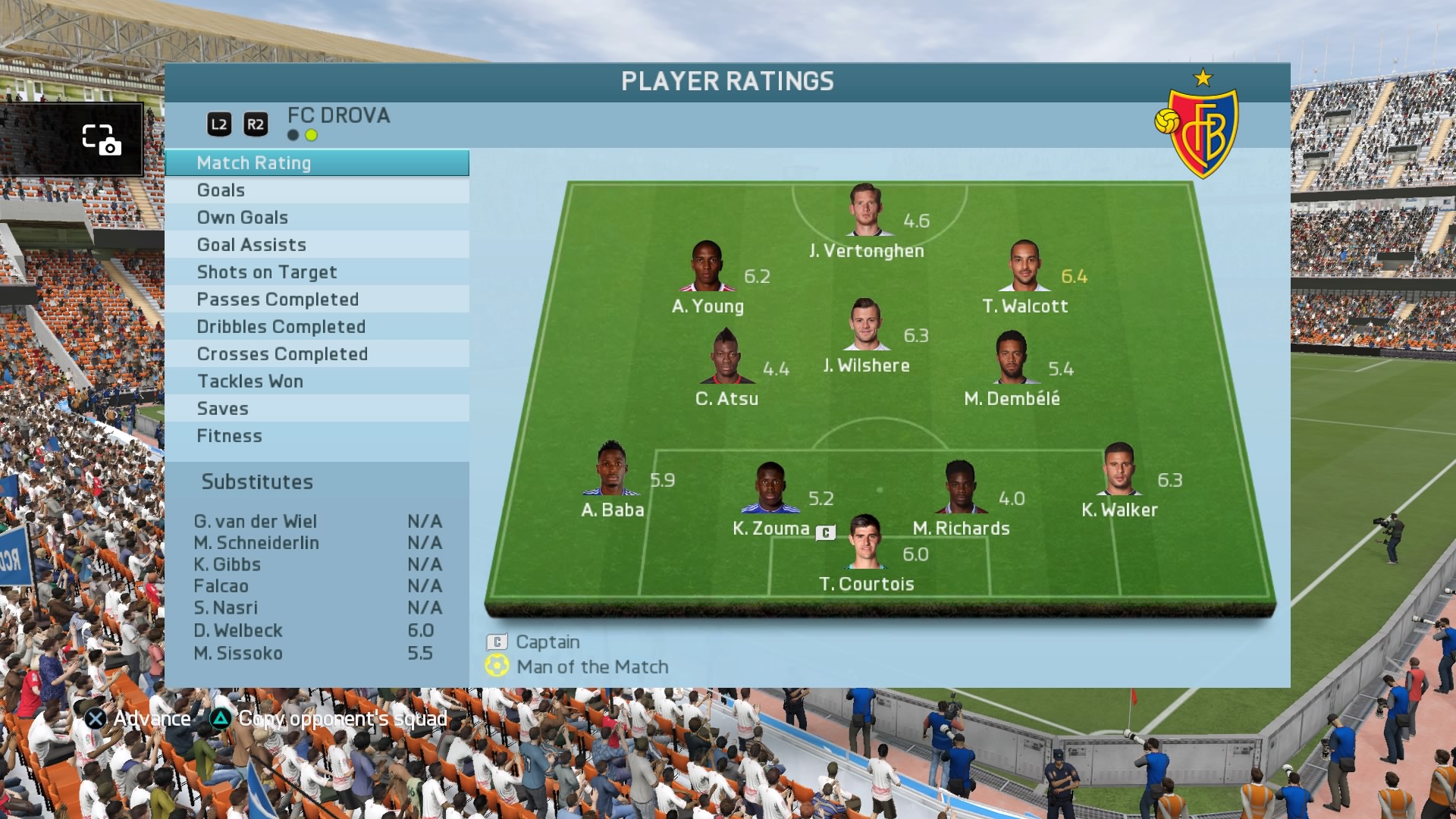Pick substitute D. Welbeck row
The width and height of the screenshot is (1456, 819).
click(316, 631)
